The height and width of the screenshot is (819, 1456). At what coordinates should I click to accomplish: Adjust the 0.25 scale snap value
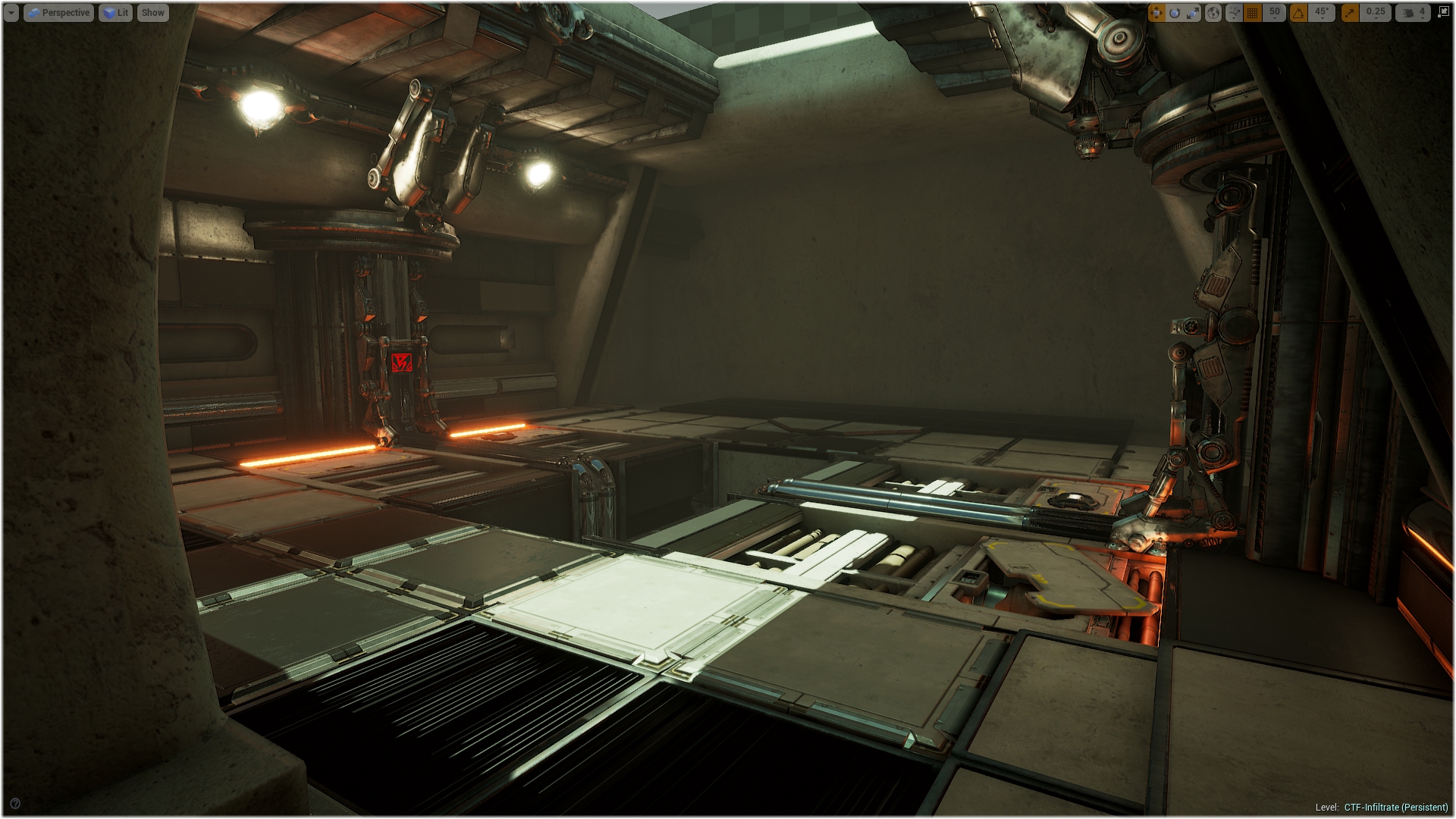1376,13
